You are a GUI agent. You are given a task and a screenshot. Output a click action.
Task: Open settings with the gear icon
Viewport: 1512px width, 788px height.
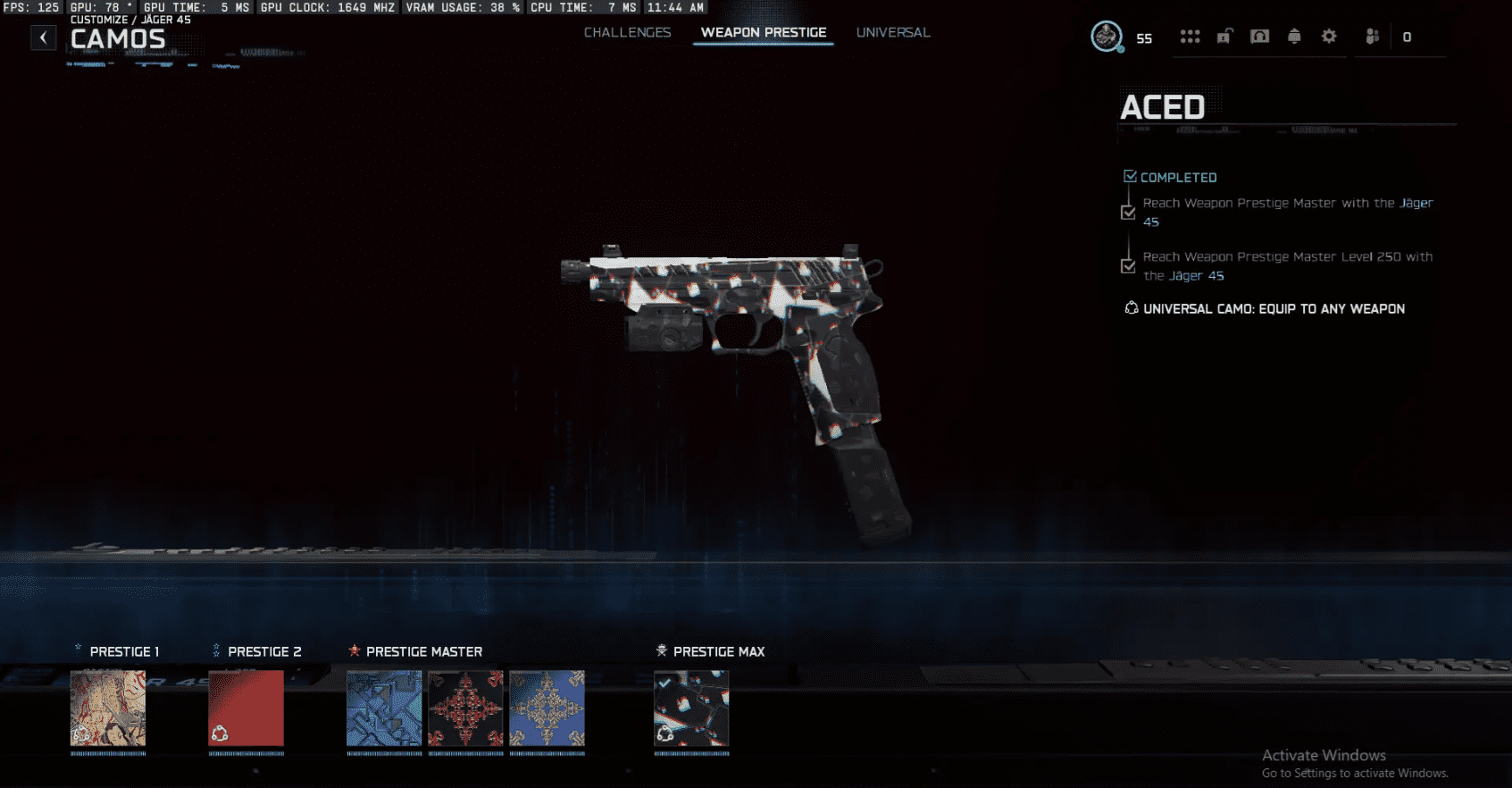pyautogui.click(x=1329, y=37)
